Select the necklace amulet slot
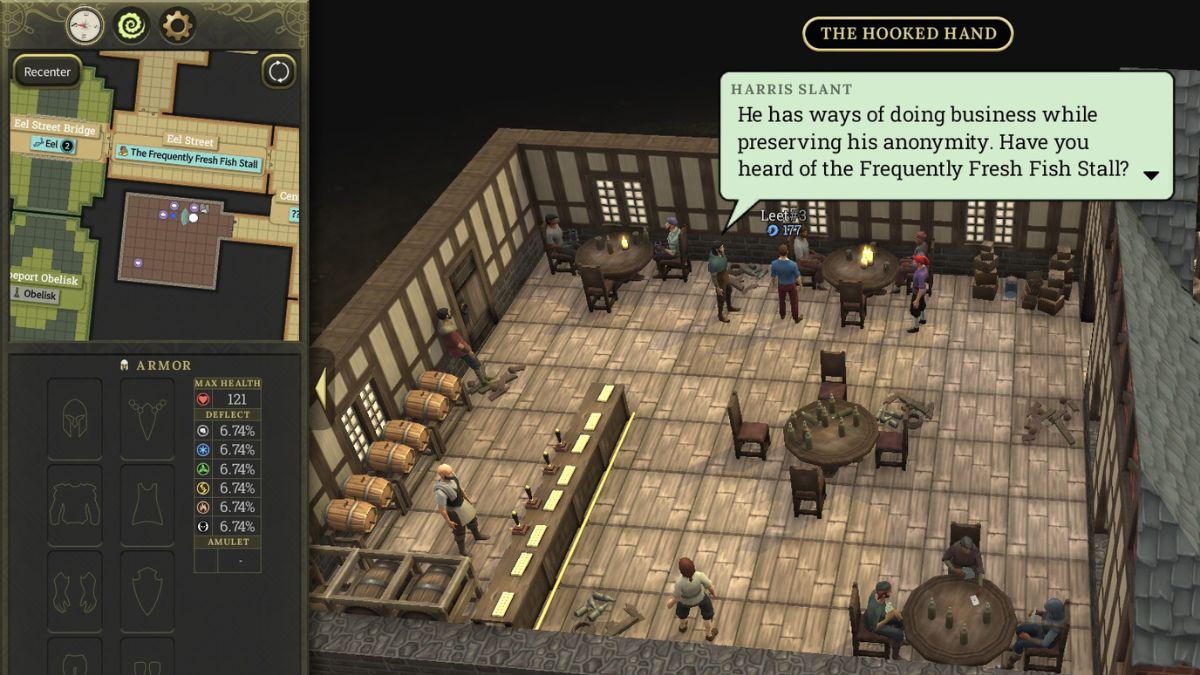Screen dimensions: 1200x675 [148, 418]
